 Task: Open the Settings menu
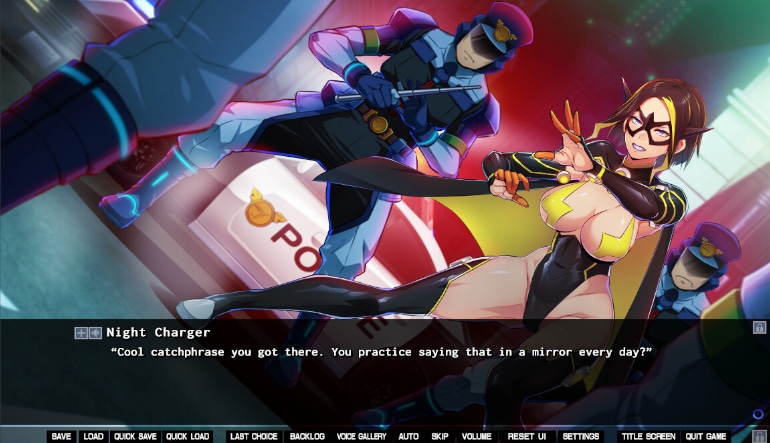581,436
